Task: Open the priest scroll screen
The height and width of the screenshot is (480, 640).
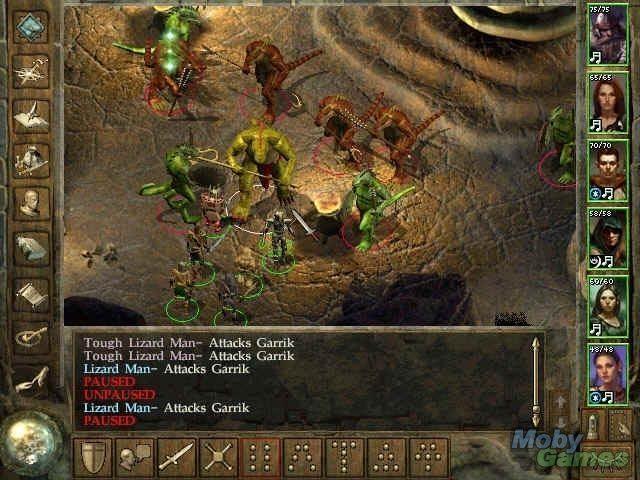Action: point(32,294)
